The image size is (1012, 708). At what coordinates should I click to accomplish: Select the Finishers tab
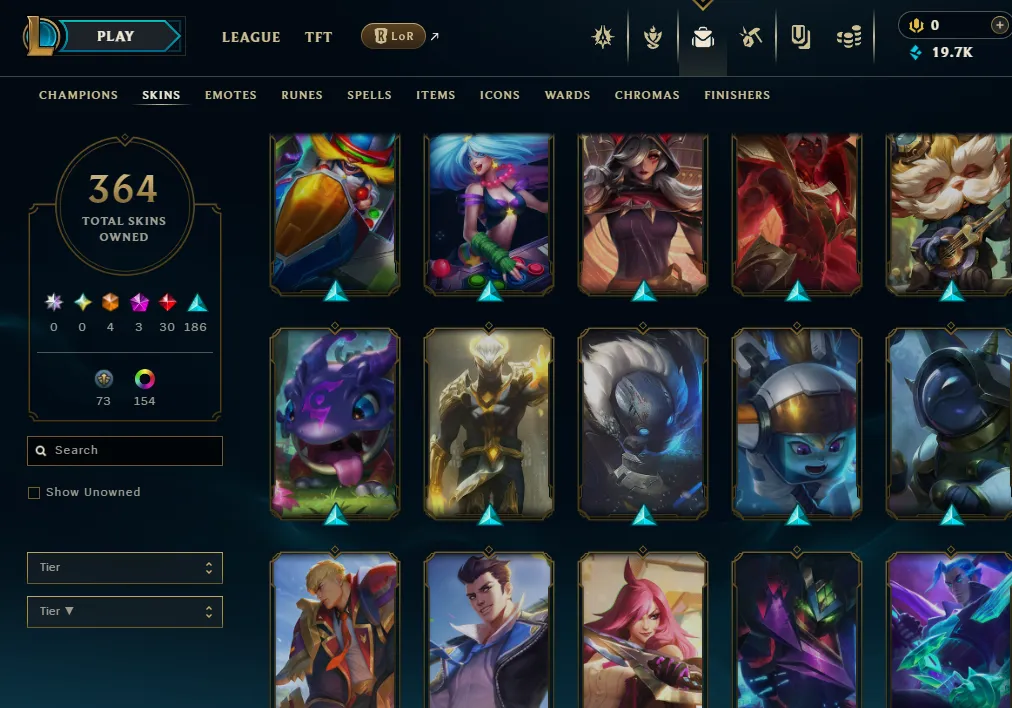pyautogui.click(x=737, y=95)
